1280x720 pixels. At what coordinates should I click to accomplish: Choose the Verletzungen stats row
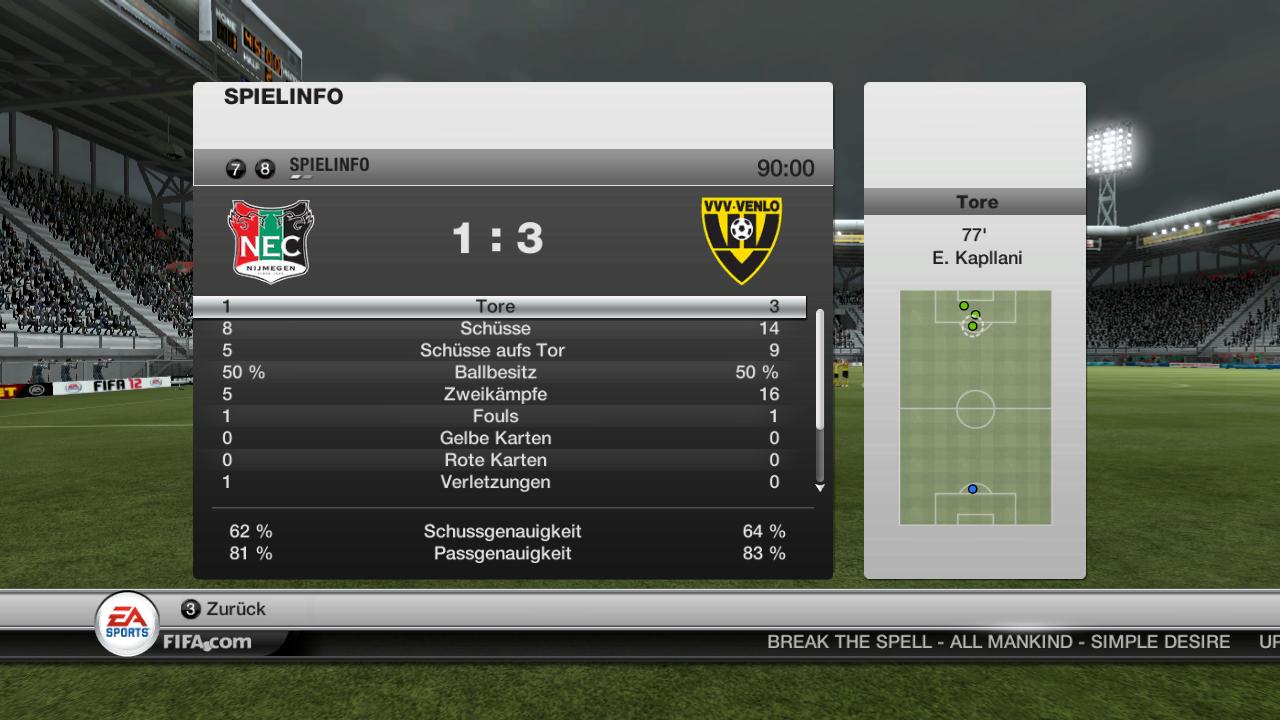tap(497, 483)
